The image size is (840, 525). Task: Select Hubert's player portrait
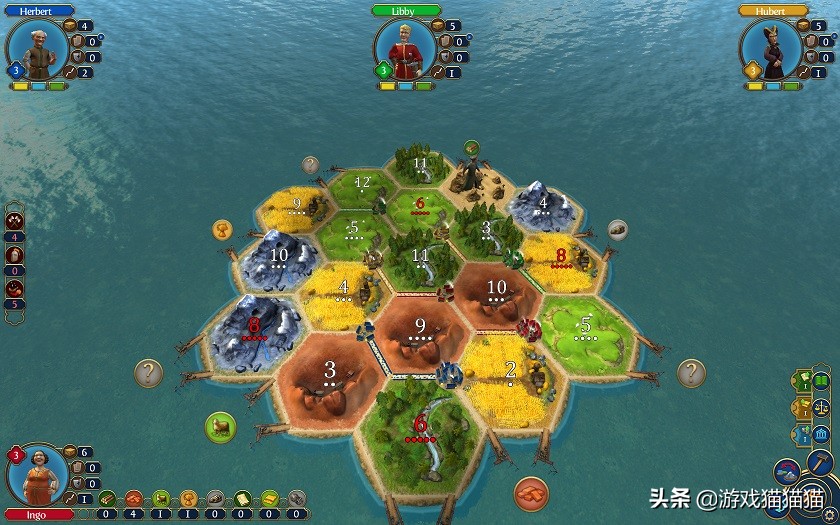point(771,48)
